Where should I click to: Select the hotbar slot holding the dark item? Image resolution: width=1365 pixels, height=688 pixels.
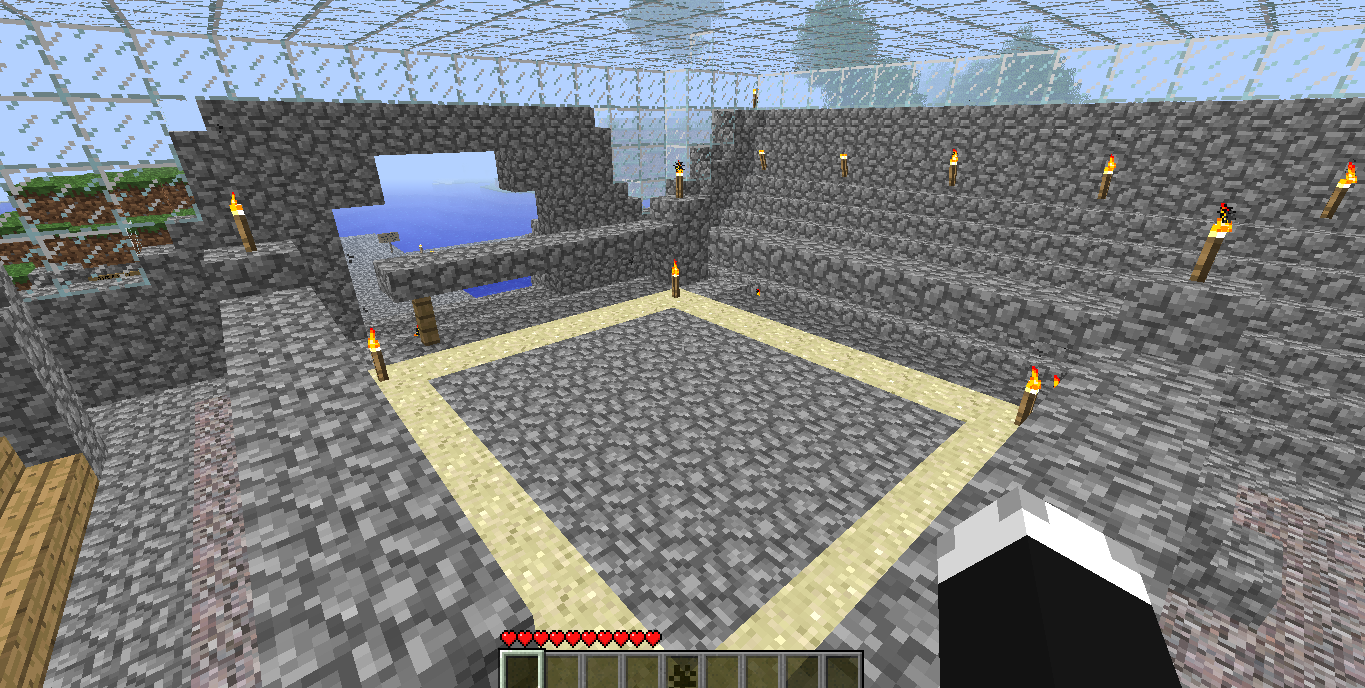point(683,671)
